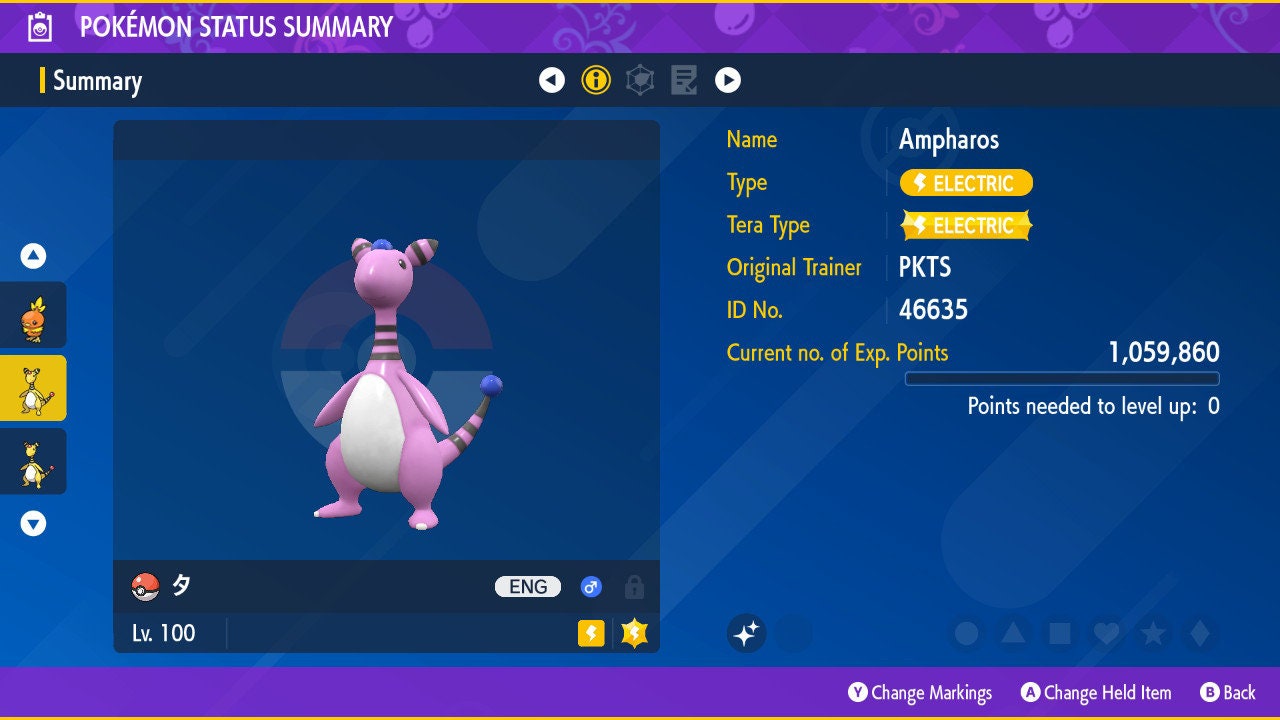This screenshot has height=720, width=1280.
Task: Toggle the diamond marking
Action: 1200,633
